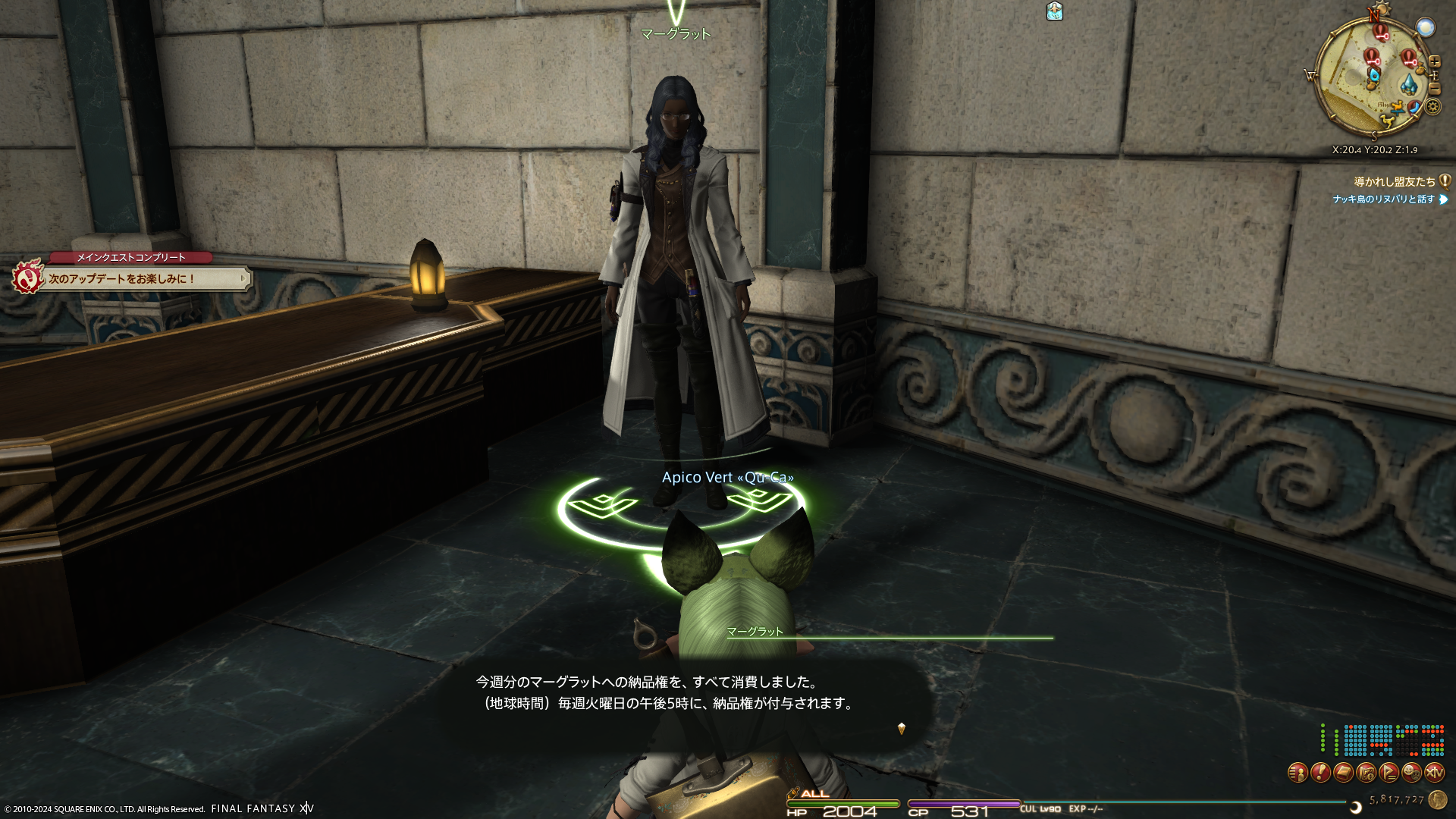
Task: Open the Logs menu book icon
Action: pyautogui.click(x=1343, y=773)
